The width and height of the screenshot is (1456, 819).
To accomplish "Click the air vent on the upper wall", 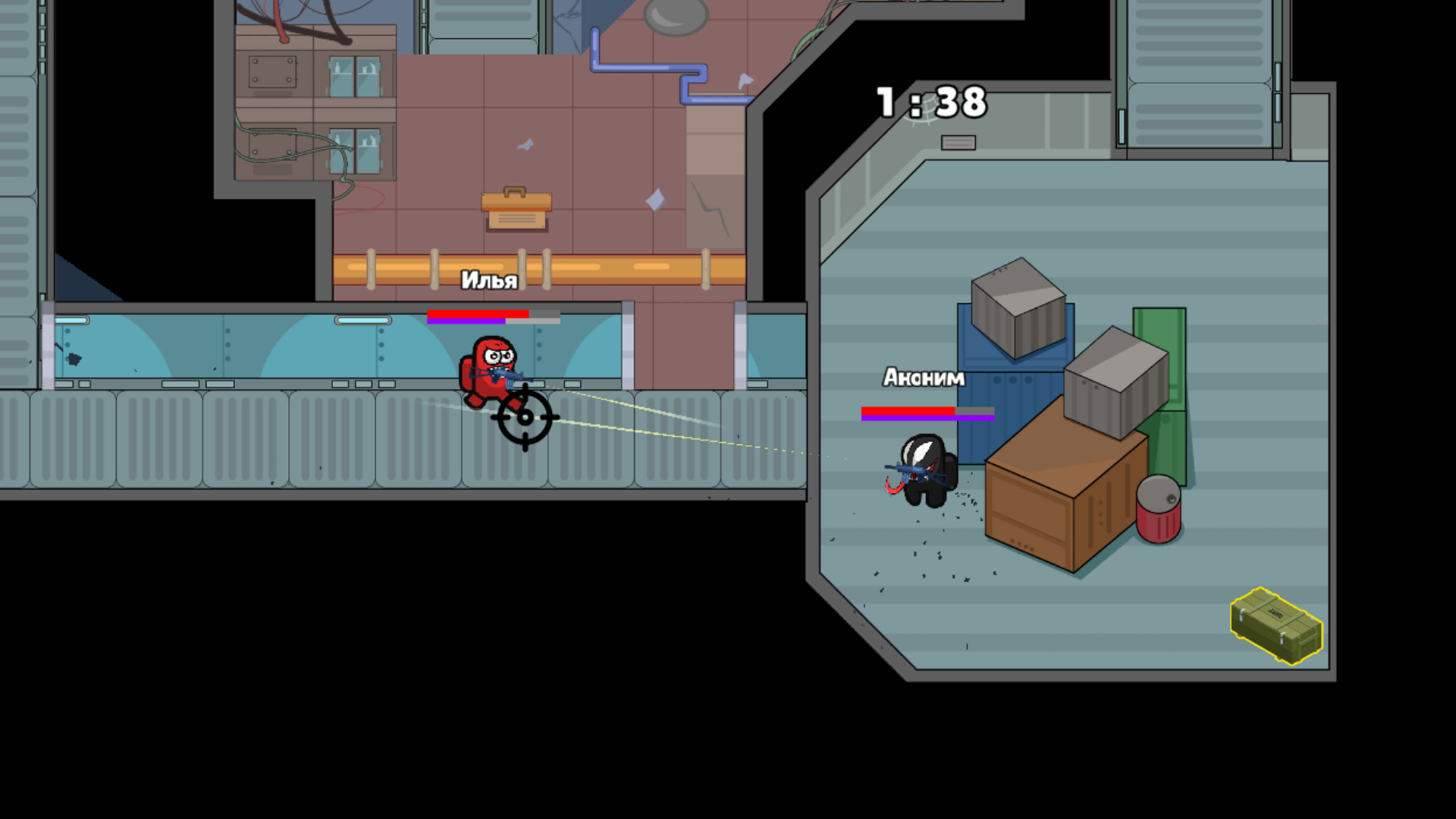I will tap(957, 142).
